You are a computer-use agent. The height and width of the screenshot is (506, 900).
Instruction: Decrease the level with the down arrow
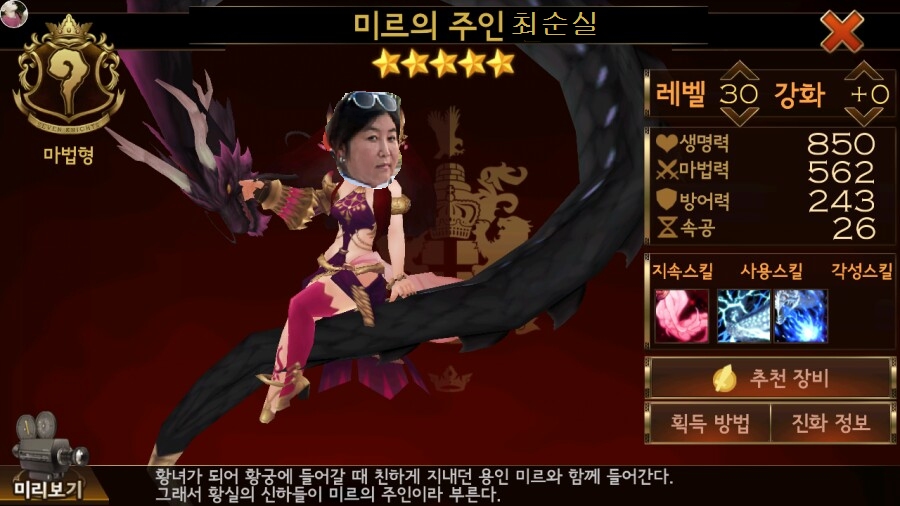(x=739, y=111)
